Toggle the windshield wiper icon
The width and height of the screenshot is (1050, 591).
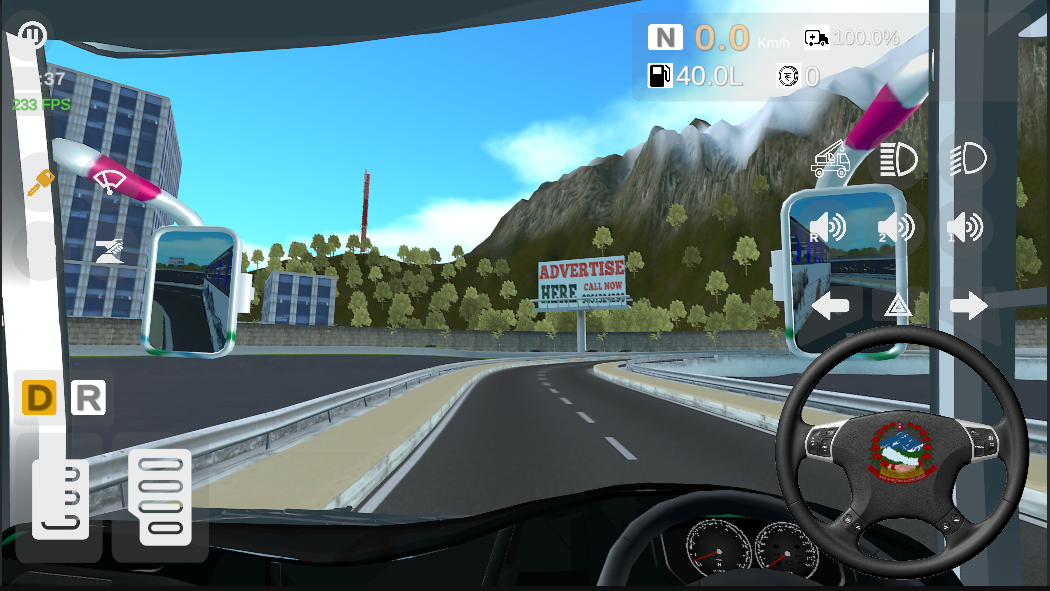(106, 180)
